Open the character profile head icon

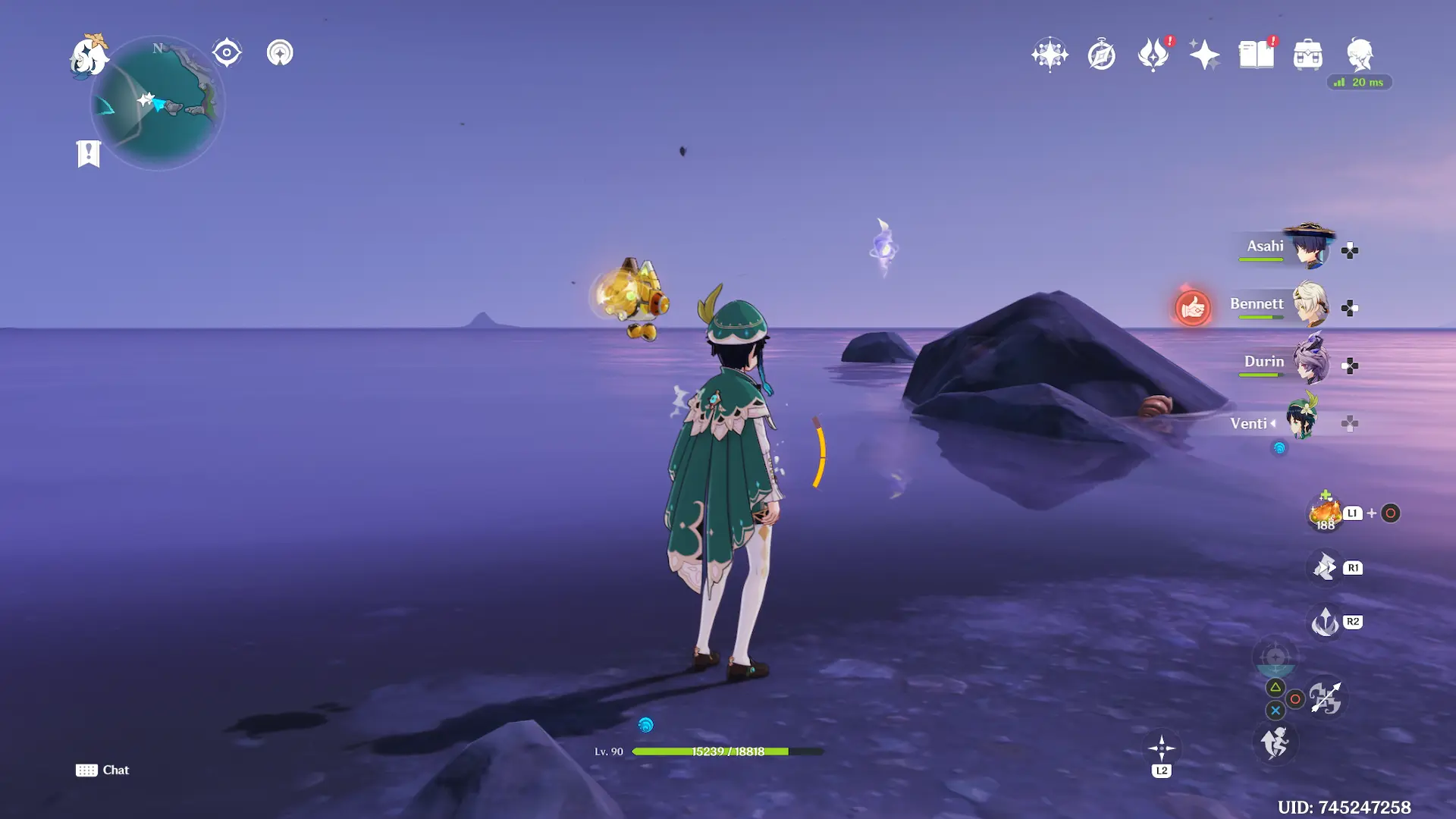[1359, 55]
